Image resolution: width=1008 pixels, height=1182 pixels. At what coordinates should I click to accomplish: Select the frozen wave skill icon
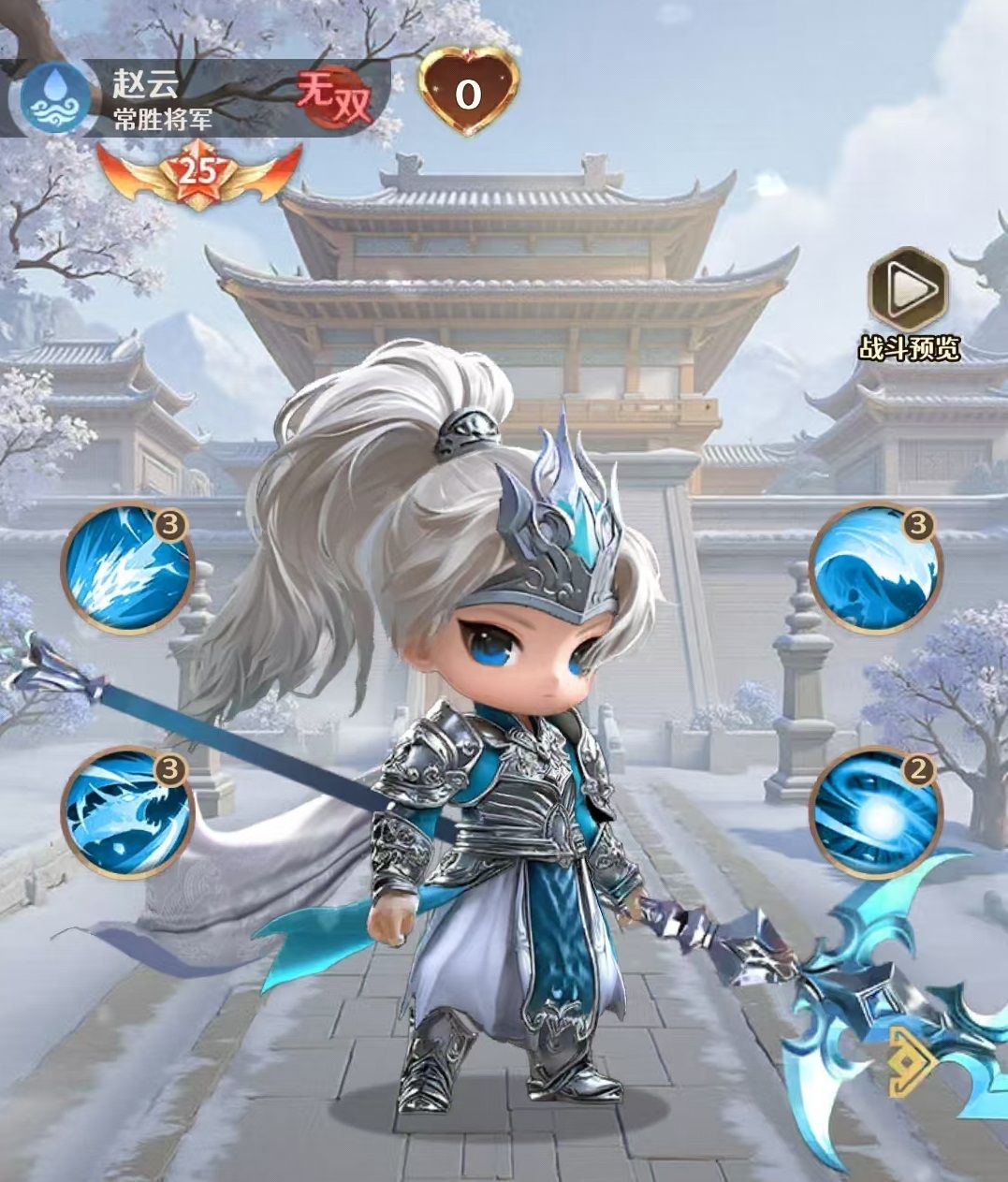(x=874, y=569)
